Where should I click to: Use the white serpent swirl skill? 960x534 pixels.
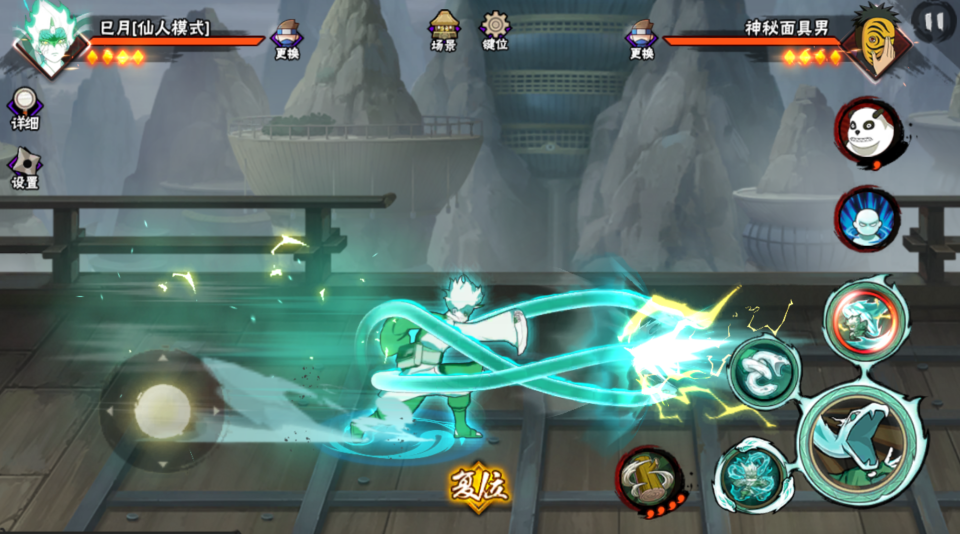point(763,370)
